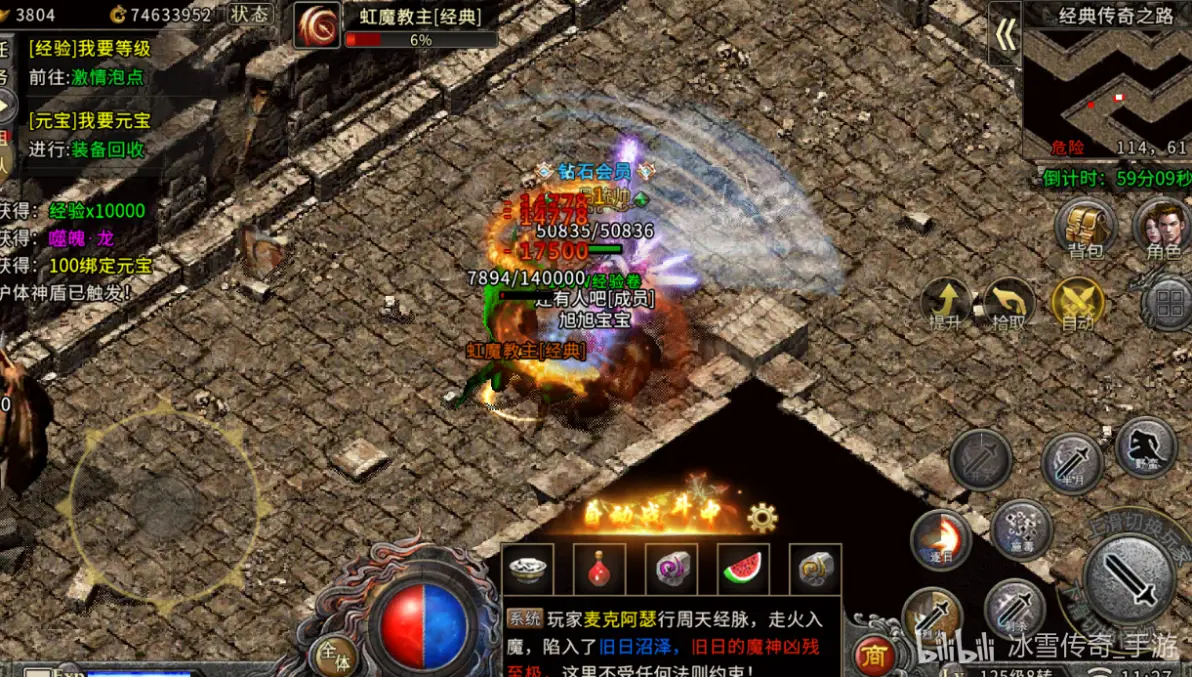The image size is (1192, 677).
Task: Use the red potion hotbar slot
Action: [x=600, y=569]
